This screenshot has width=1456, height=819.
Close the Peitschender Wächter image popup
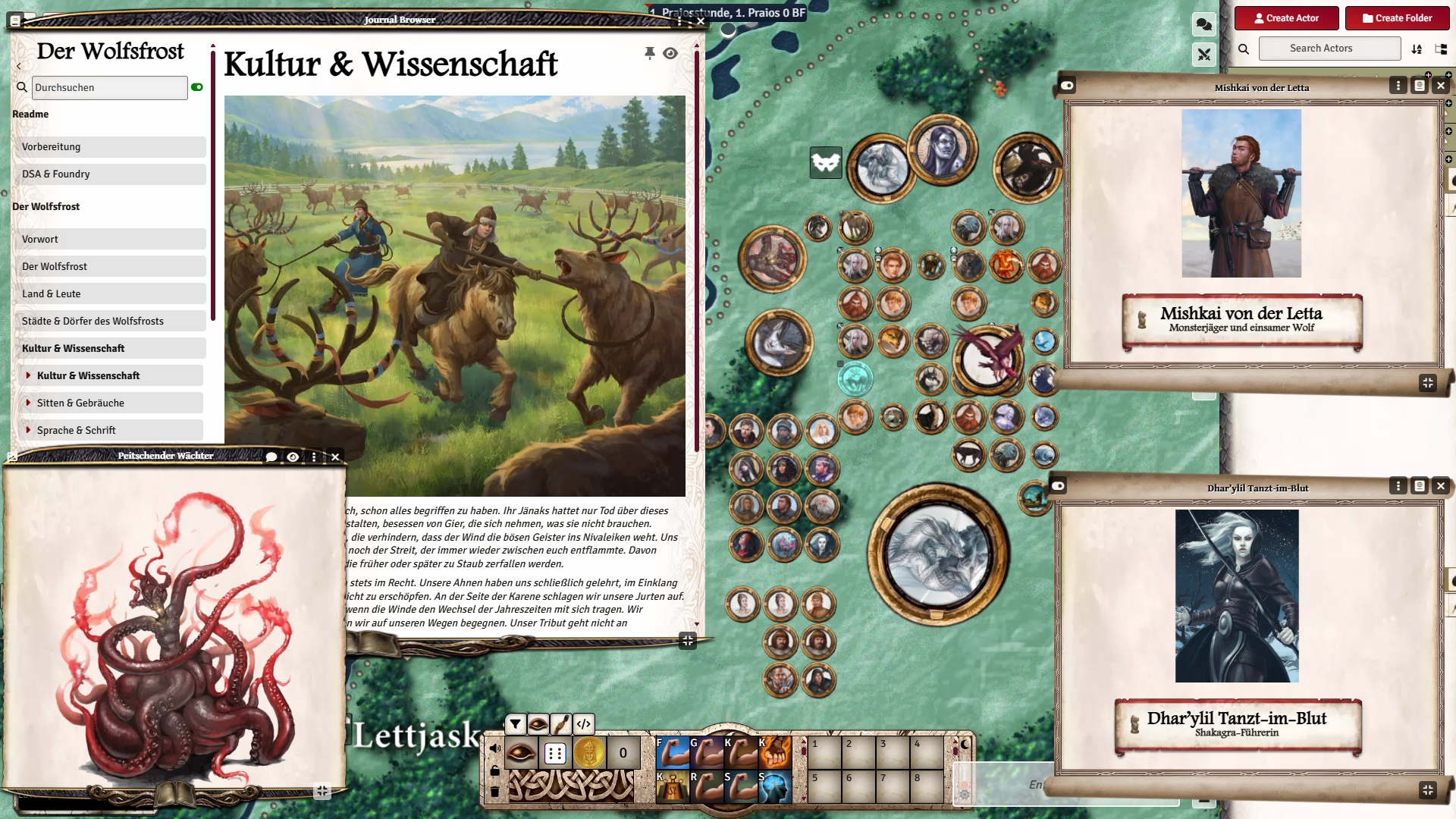[335, 457]
